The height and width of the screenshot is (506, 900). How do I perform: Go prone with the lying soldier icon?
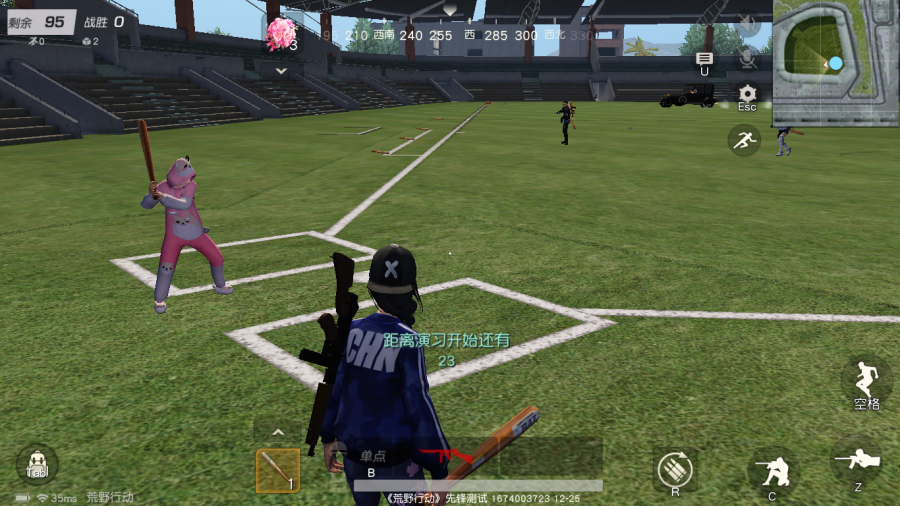point(857,462)
